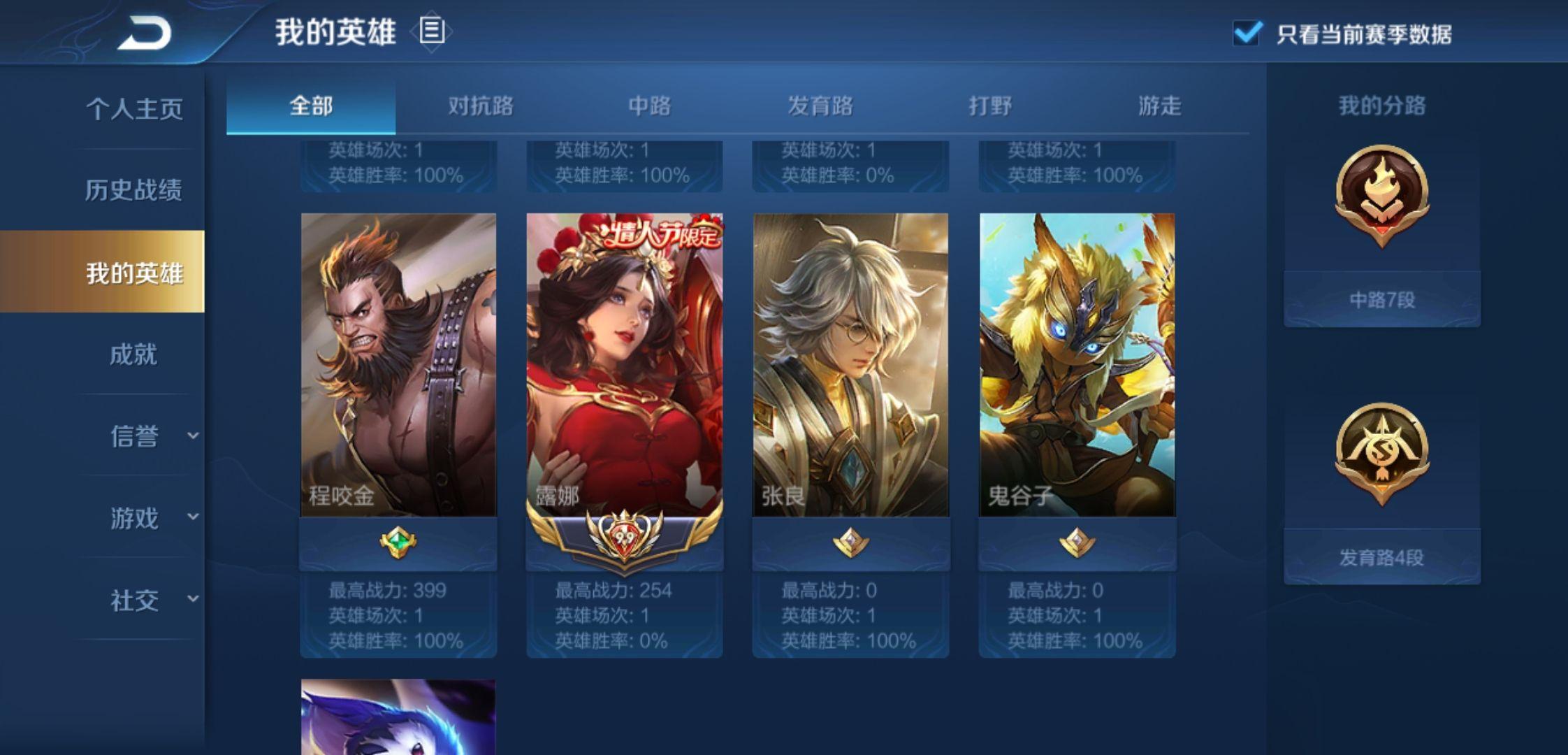Select the 程咬金 hero card
Viewport: 1568px width, 755px height.
(398, 365)
